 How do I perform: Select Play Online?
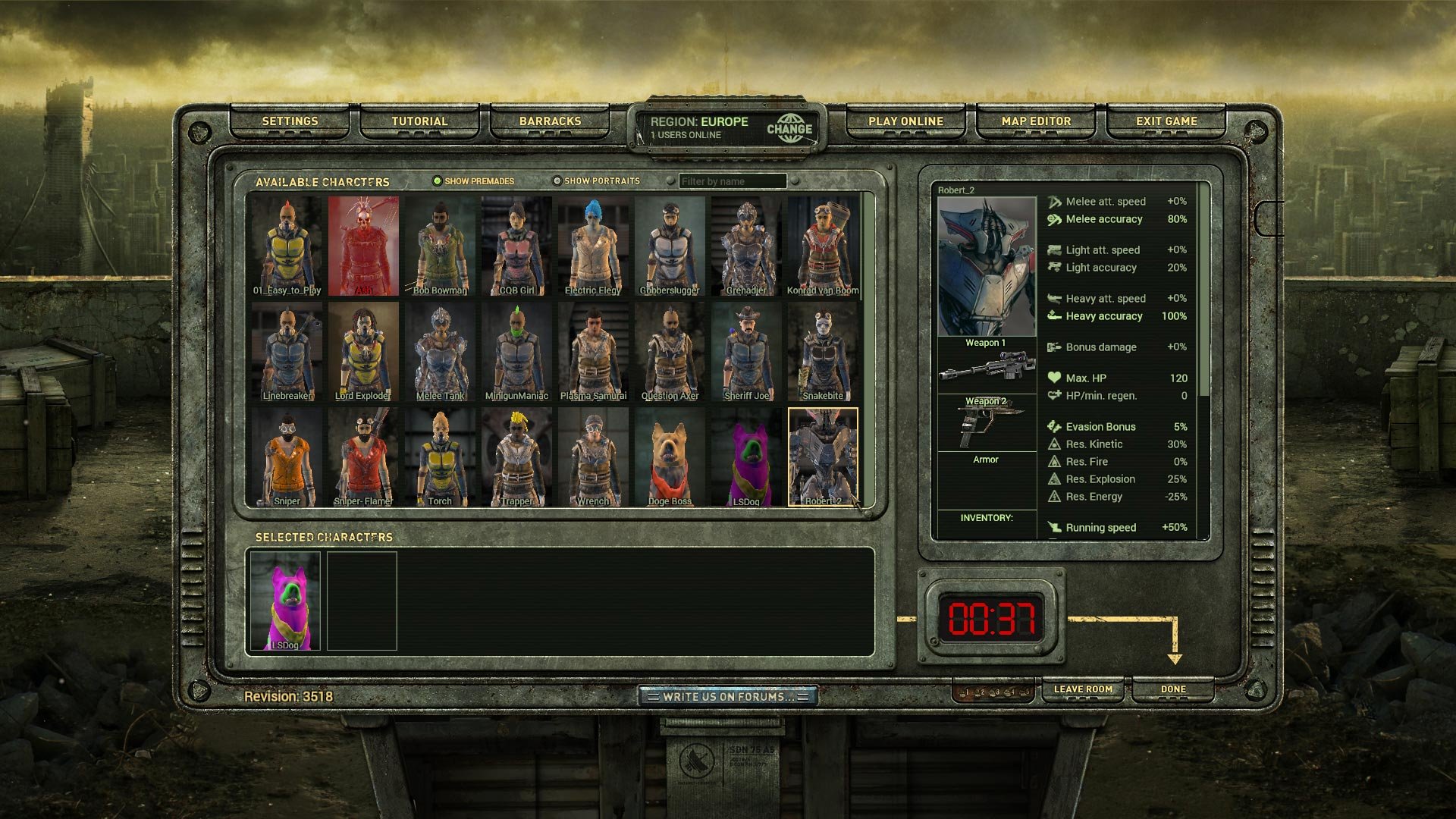(x=905, y=121)
